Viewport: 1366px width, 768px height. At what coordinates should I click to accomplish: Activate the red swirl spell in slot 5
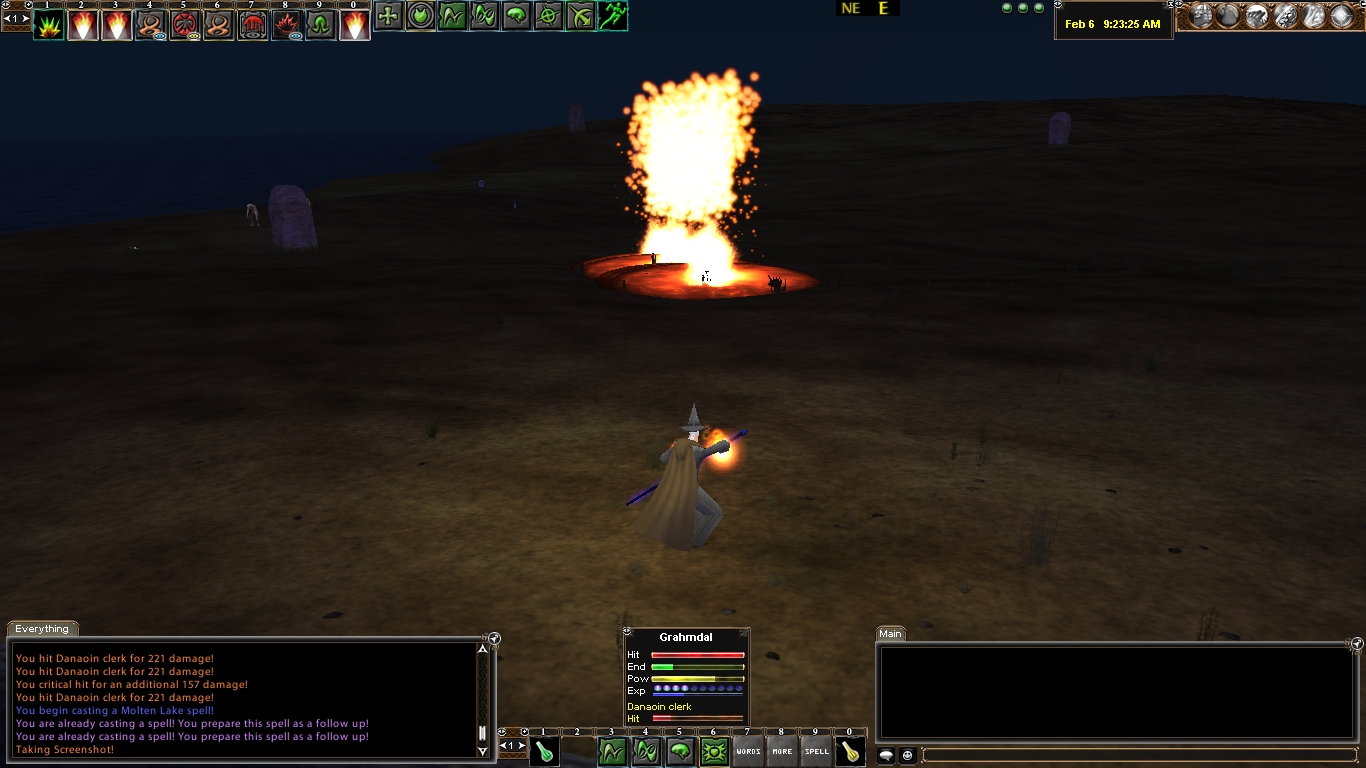click(x=185, y=25)
